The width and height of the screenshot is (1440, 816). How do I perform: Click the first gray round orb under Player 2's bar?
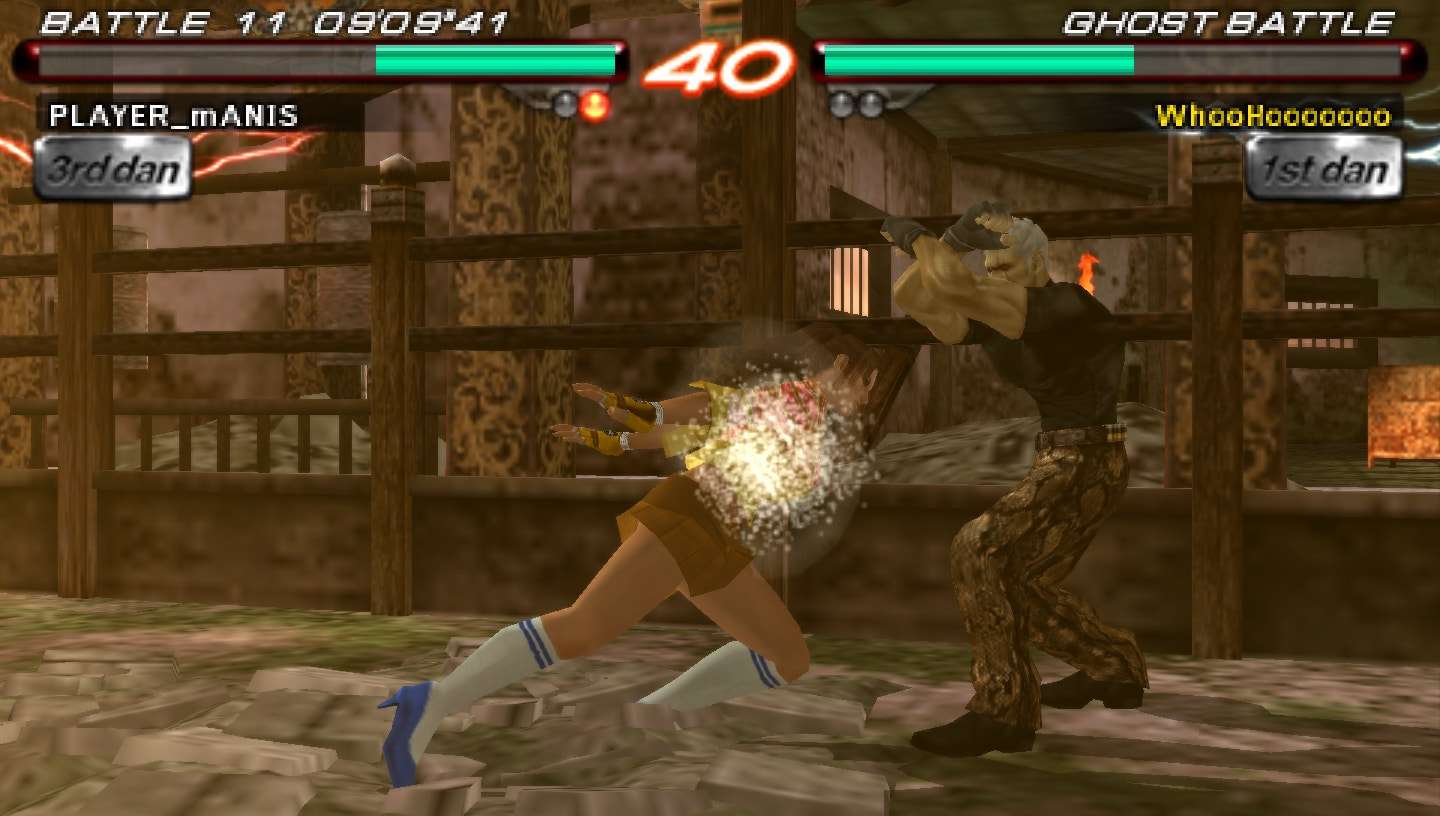pos(839,105)
